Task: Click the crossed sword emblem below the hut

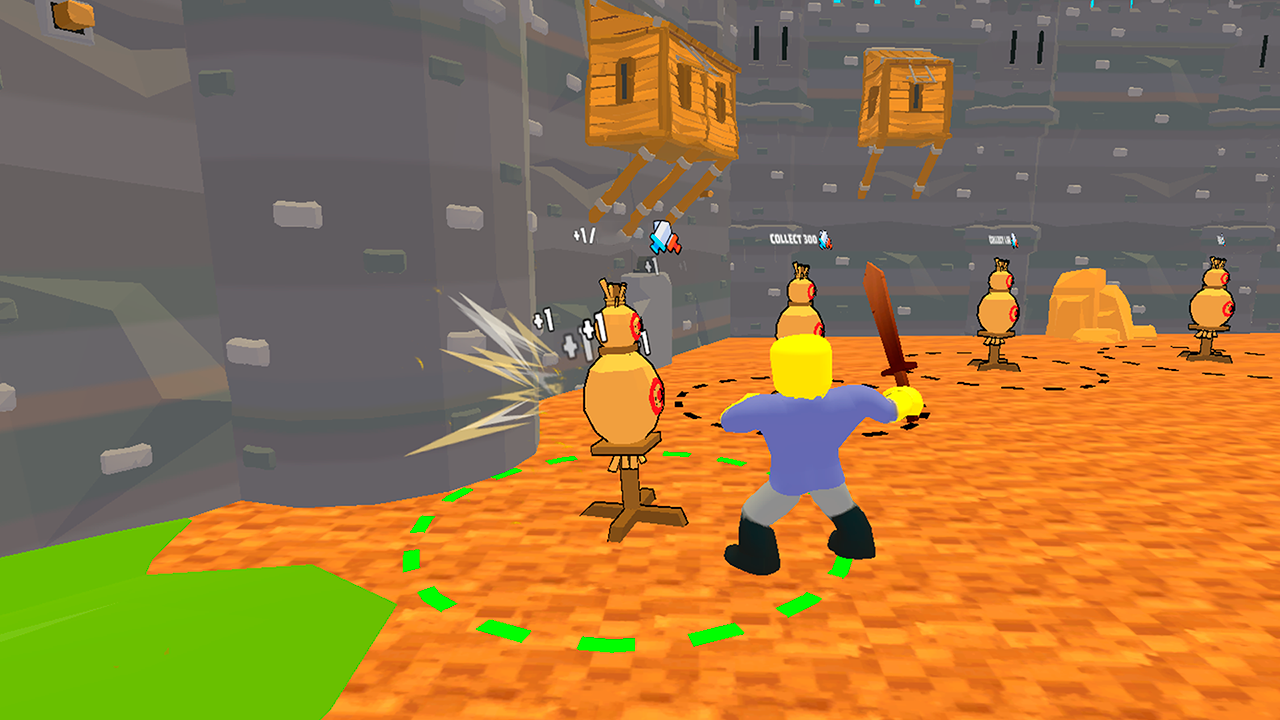Action: click(664, 240)
